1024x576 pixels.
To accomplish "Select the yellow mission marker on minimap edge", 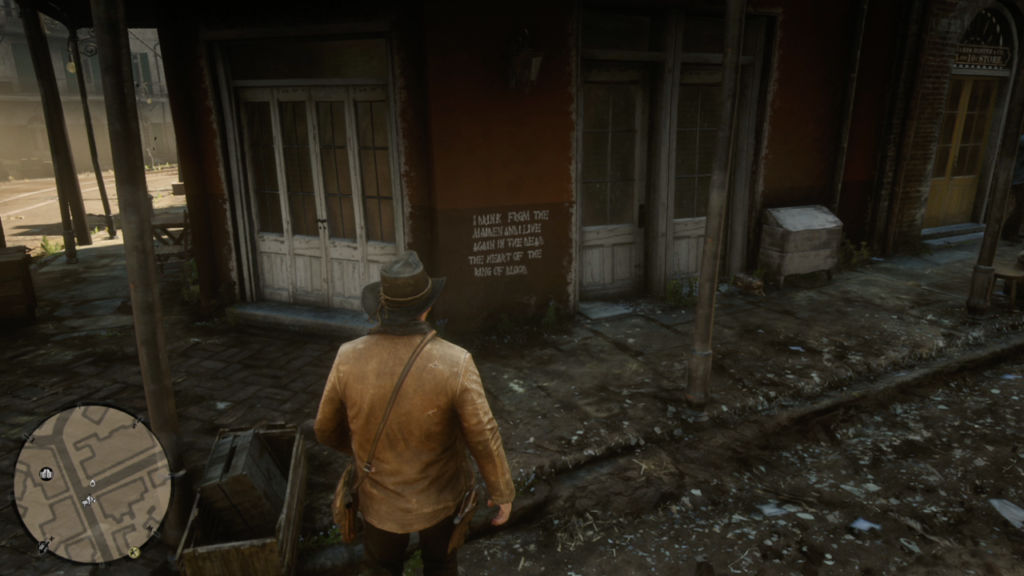I will coord(134,552).
